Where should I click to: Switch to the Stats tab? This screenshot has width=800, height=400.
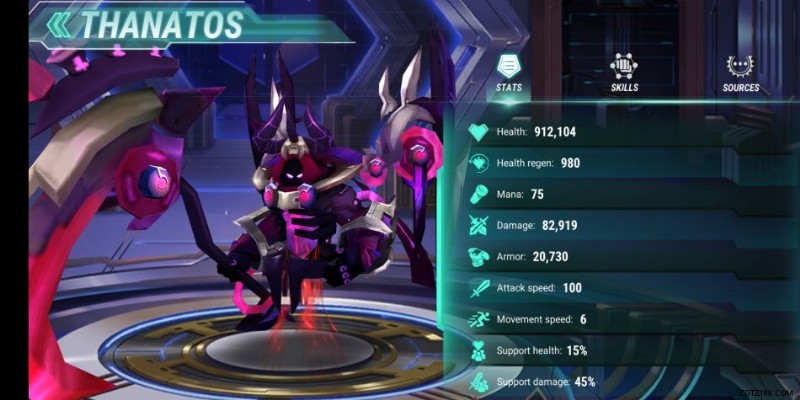coord(509,72)
